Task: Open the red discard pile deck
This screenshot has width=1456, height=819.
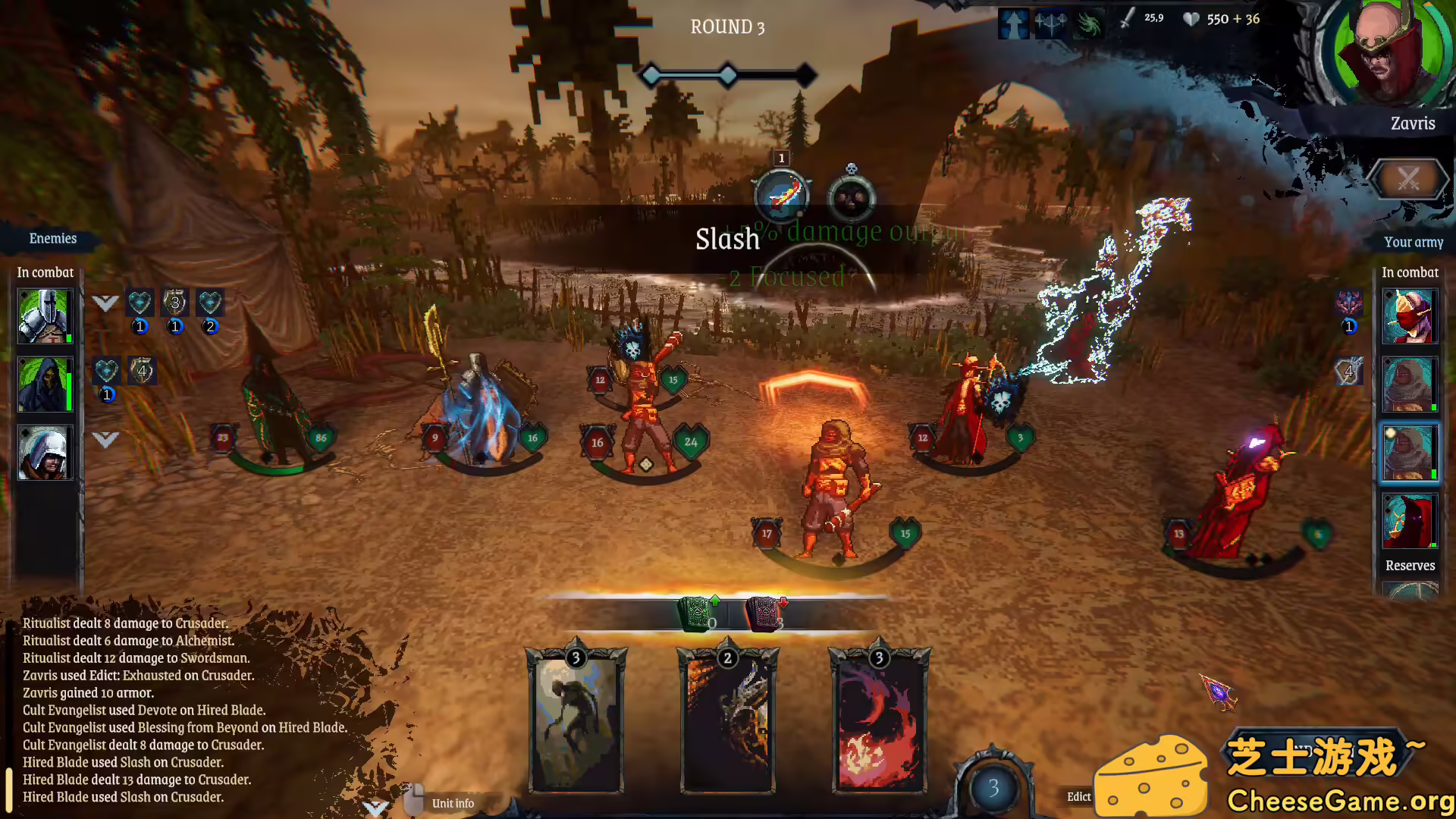Action: pos(764,613)
